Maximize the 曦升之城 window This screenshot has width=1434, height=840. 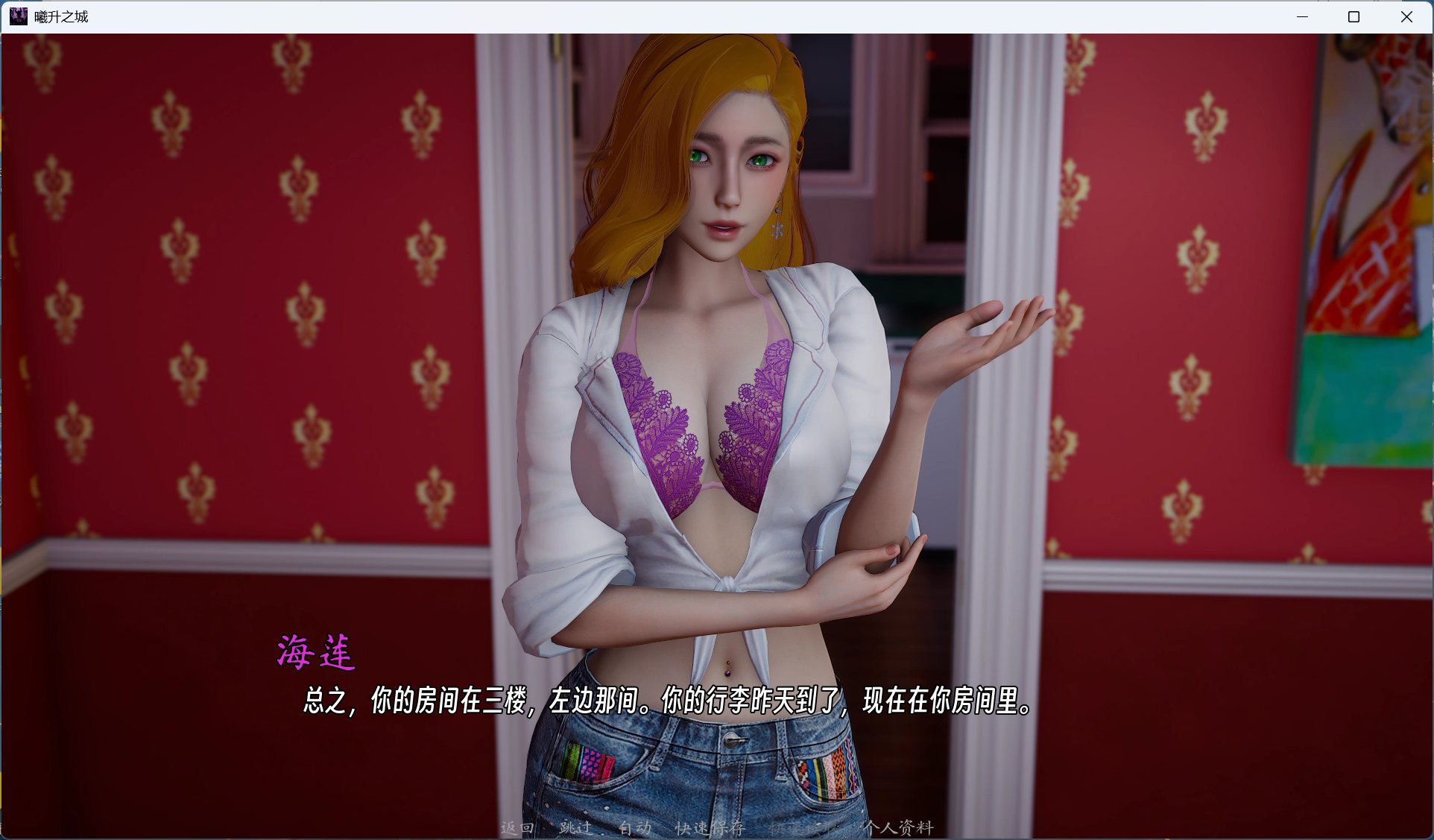click(1353, 16)
